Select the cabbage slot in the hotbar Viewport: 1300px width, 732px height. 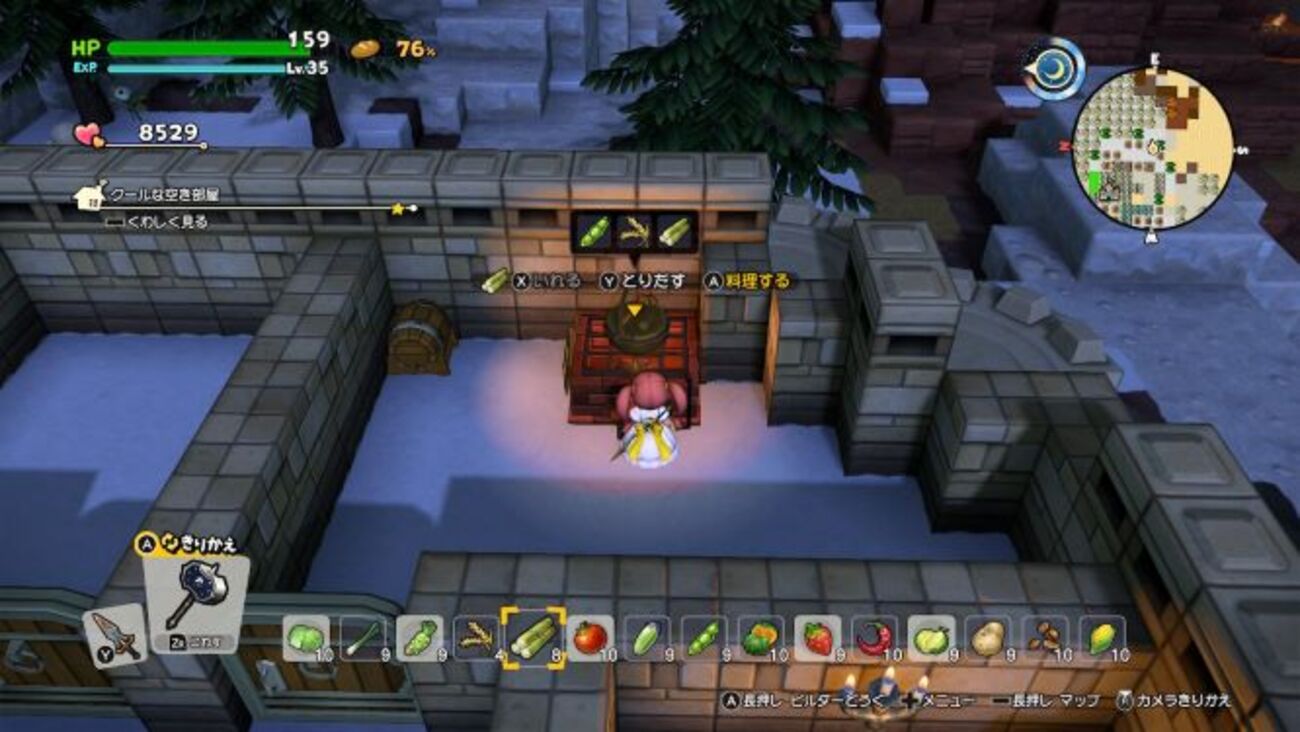[x=305, y=637]
